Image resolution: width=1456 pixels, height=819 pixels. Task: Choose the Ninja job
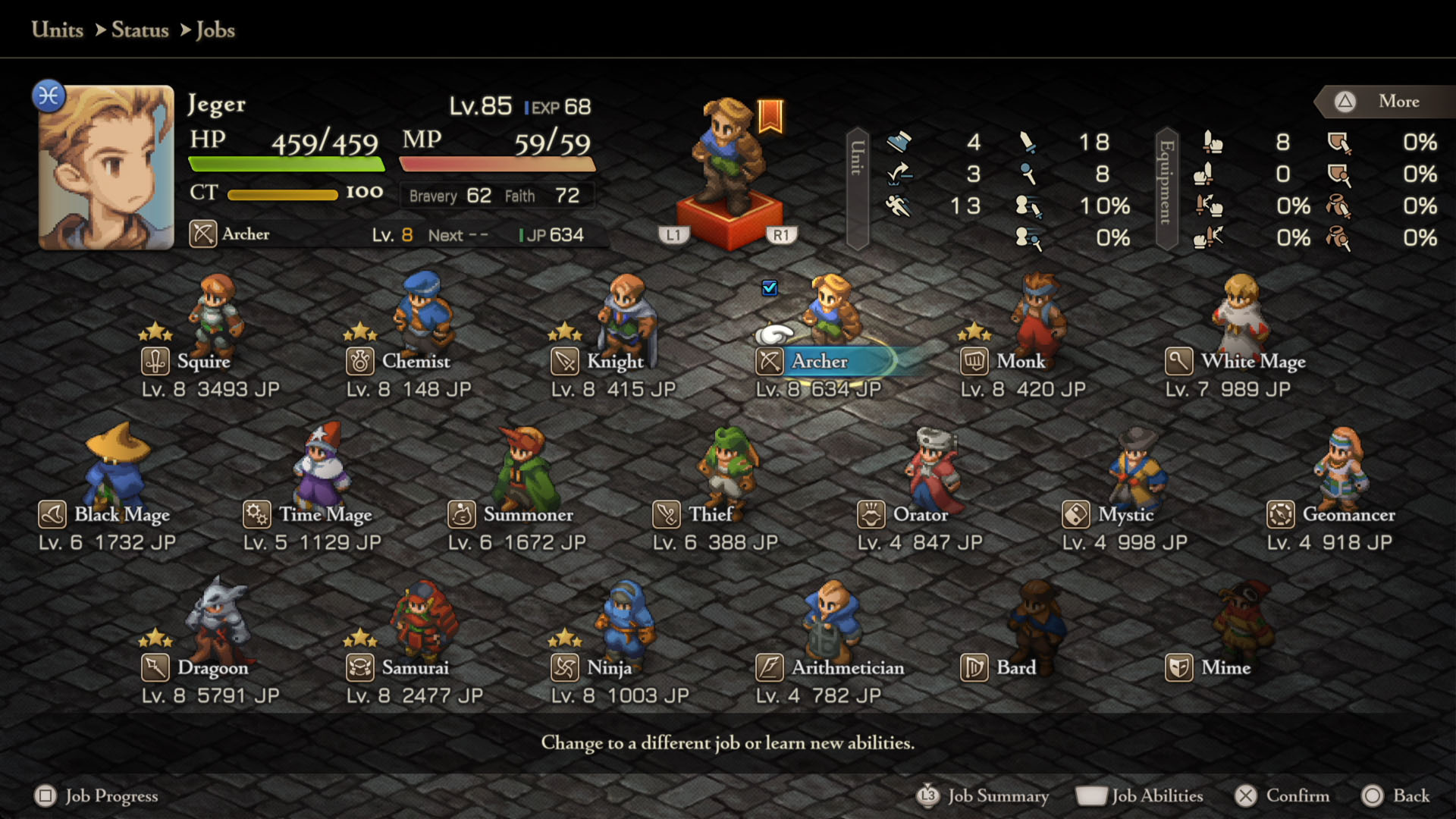tap(609, 668)
